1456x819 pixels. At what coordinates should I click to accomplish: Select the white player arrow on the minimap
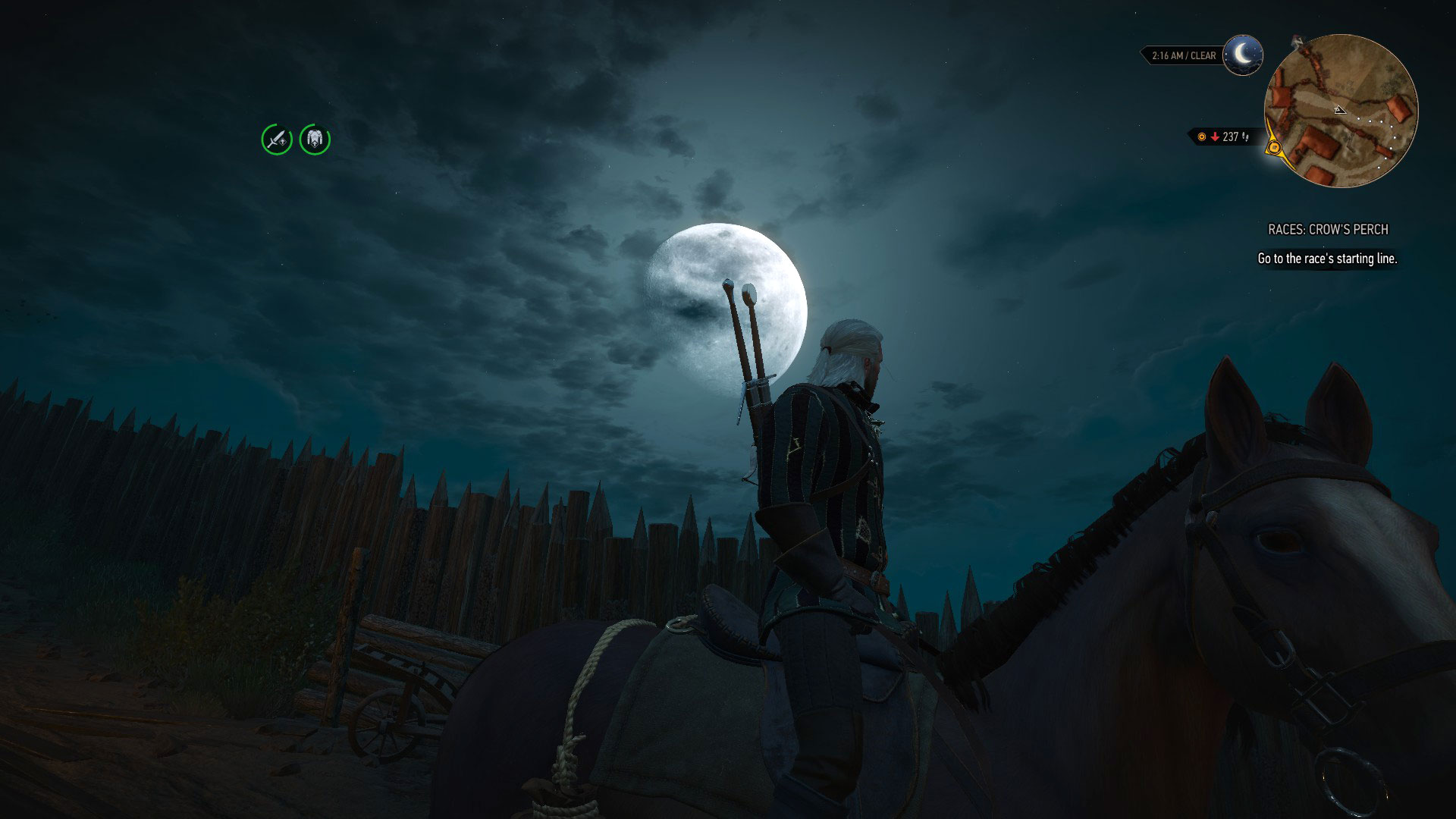1339,110
